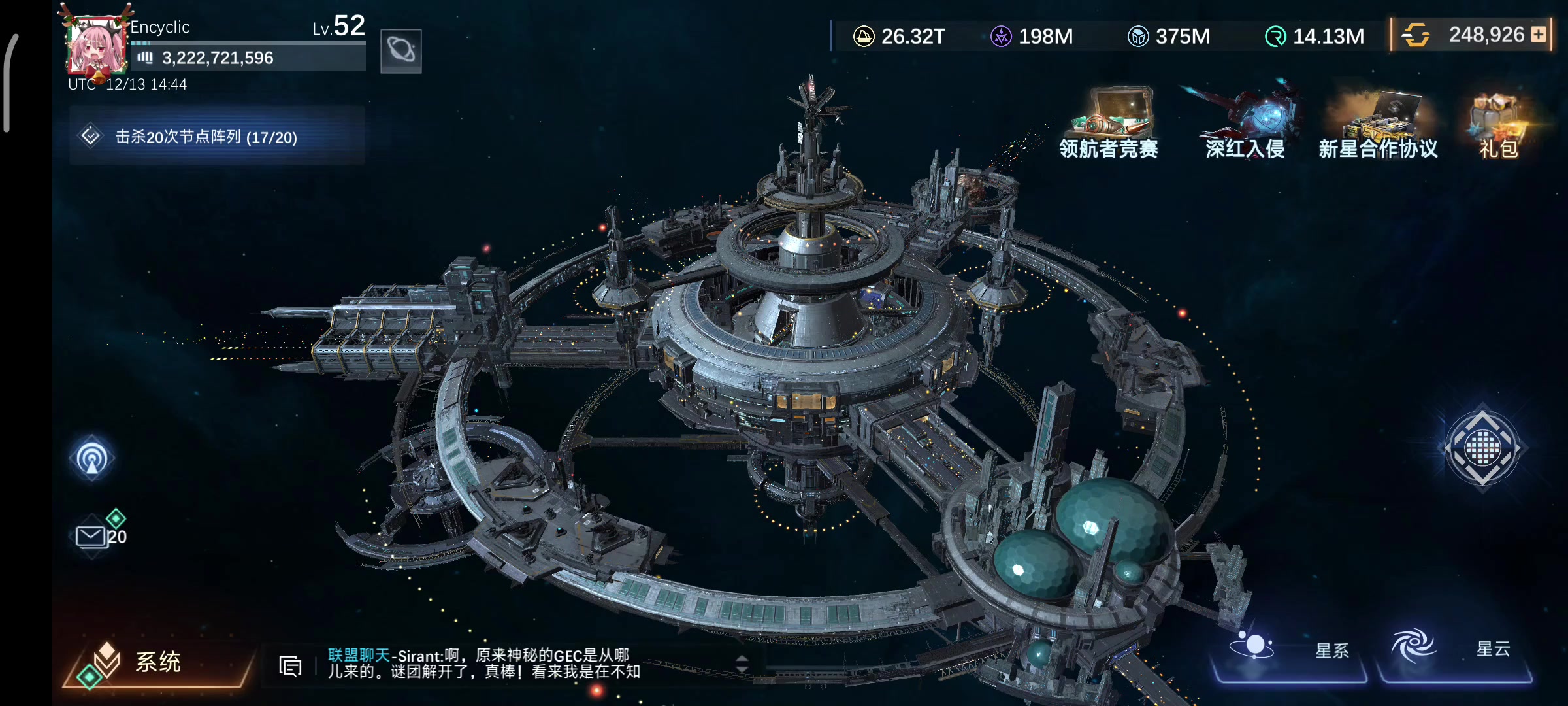Open the 系统 system menu
The width and height of the screenshot is (1568, 706).
157,662
